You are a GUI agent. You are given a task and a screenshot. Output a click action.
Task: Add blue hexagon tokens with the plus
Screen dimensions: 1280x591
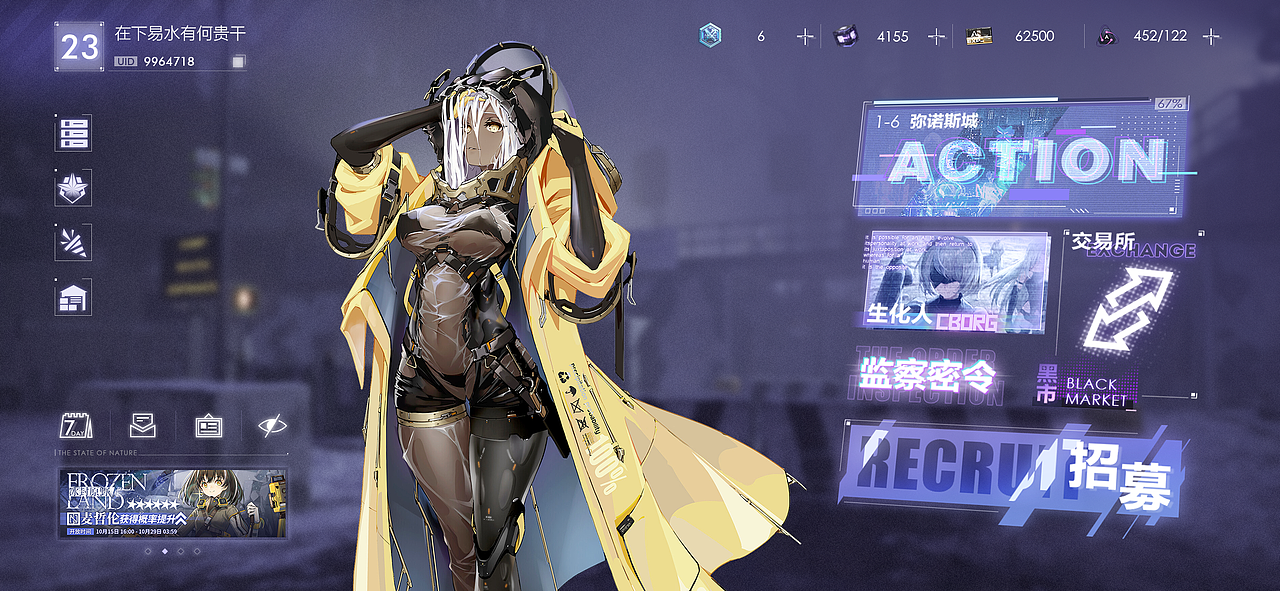pos(805,36)
